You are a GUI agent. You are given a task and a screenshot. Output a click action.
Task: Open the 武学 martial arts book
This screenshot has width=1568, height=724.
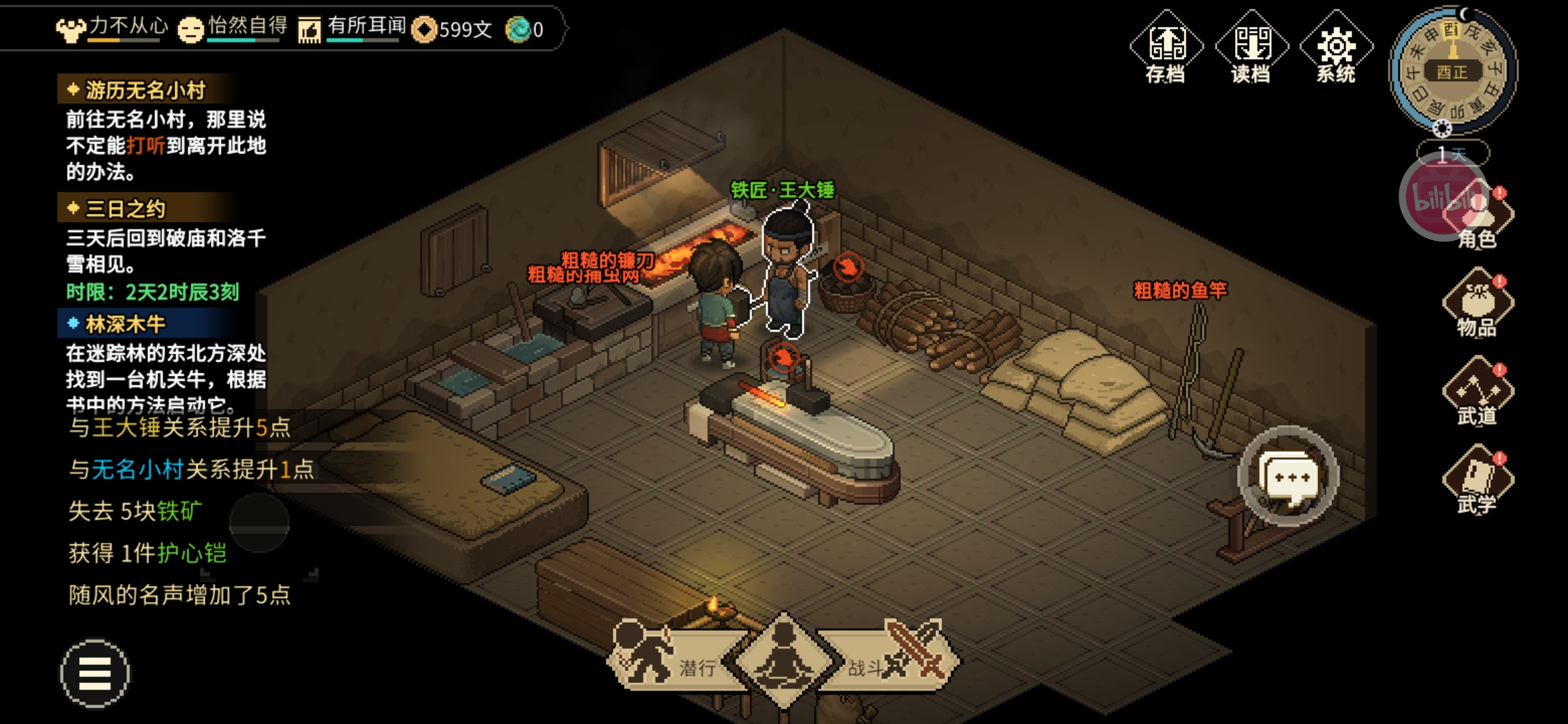1478,481
